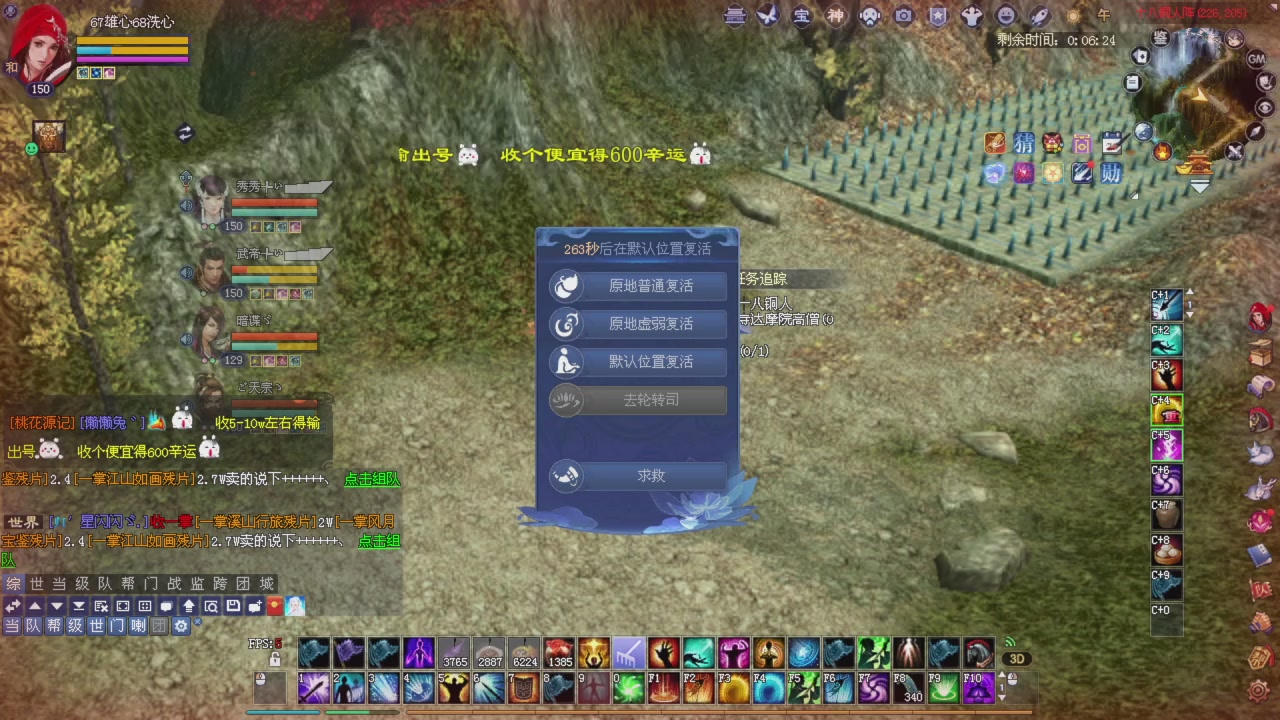Image resolution: width=1280 pixels, height=720 pixels.
Task: Open the 宝 treasure panel icon
Action: [800, 17]
